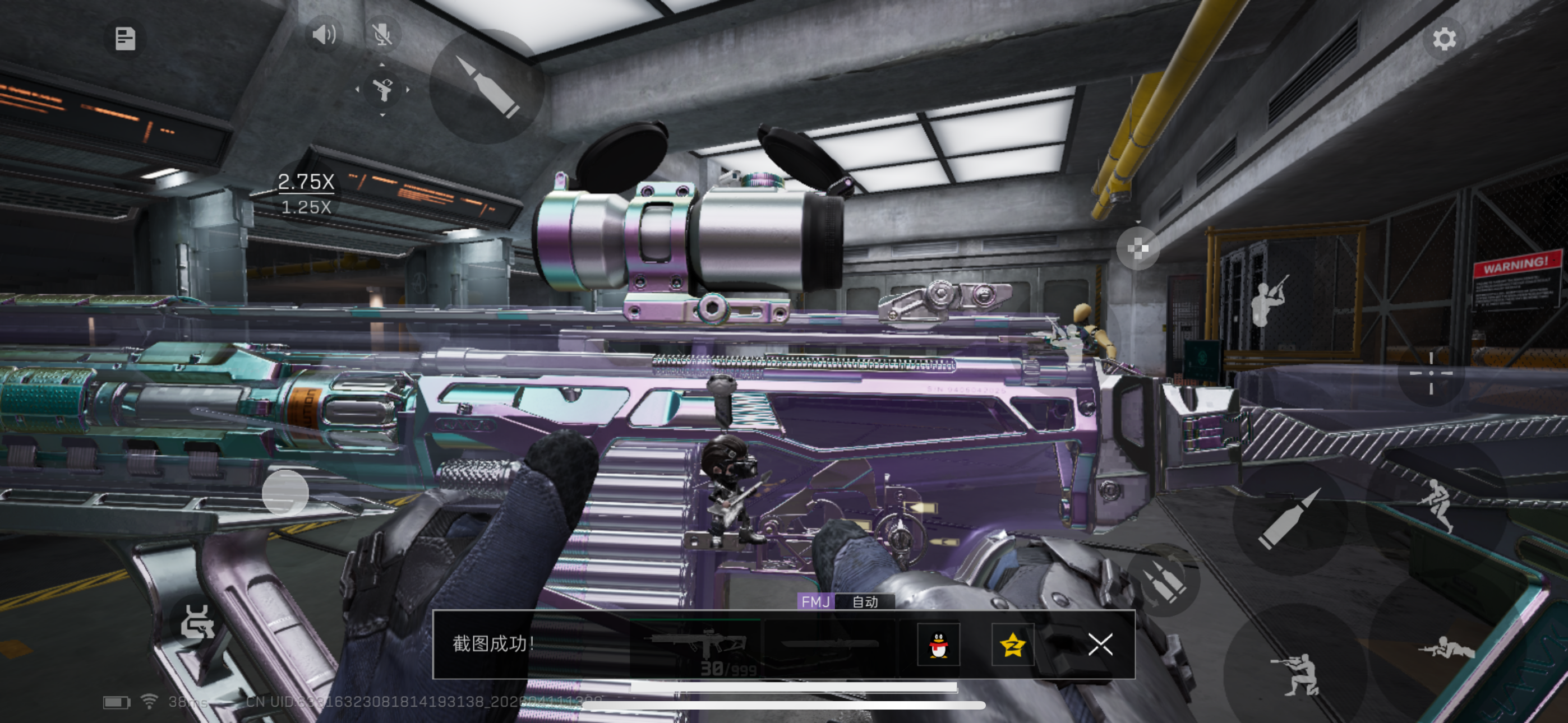This screenshot has height=723, width=1568.
Task: Tap the round four-dot directional icon
Action: (1137, 248)
